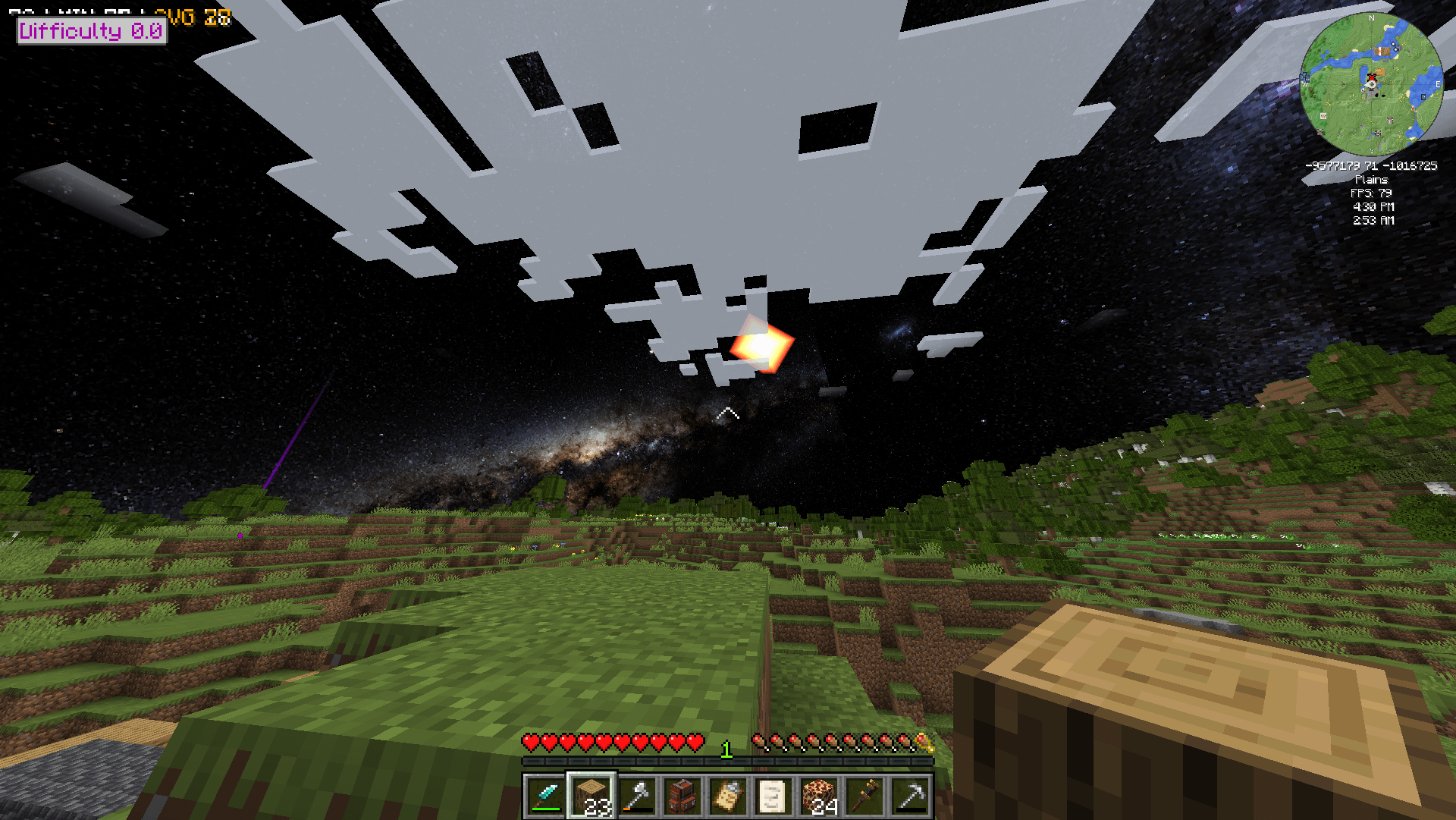This screenshot has width=1456, height=820.
Task: Choose the iron axe hotbar slot
Action: 638,796
